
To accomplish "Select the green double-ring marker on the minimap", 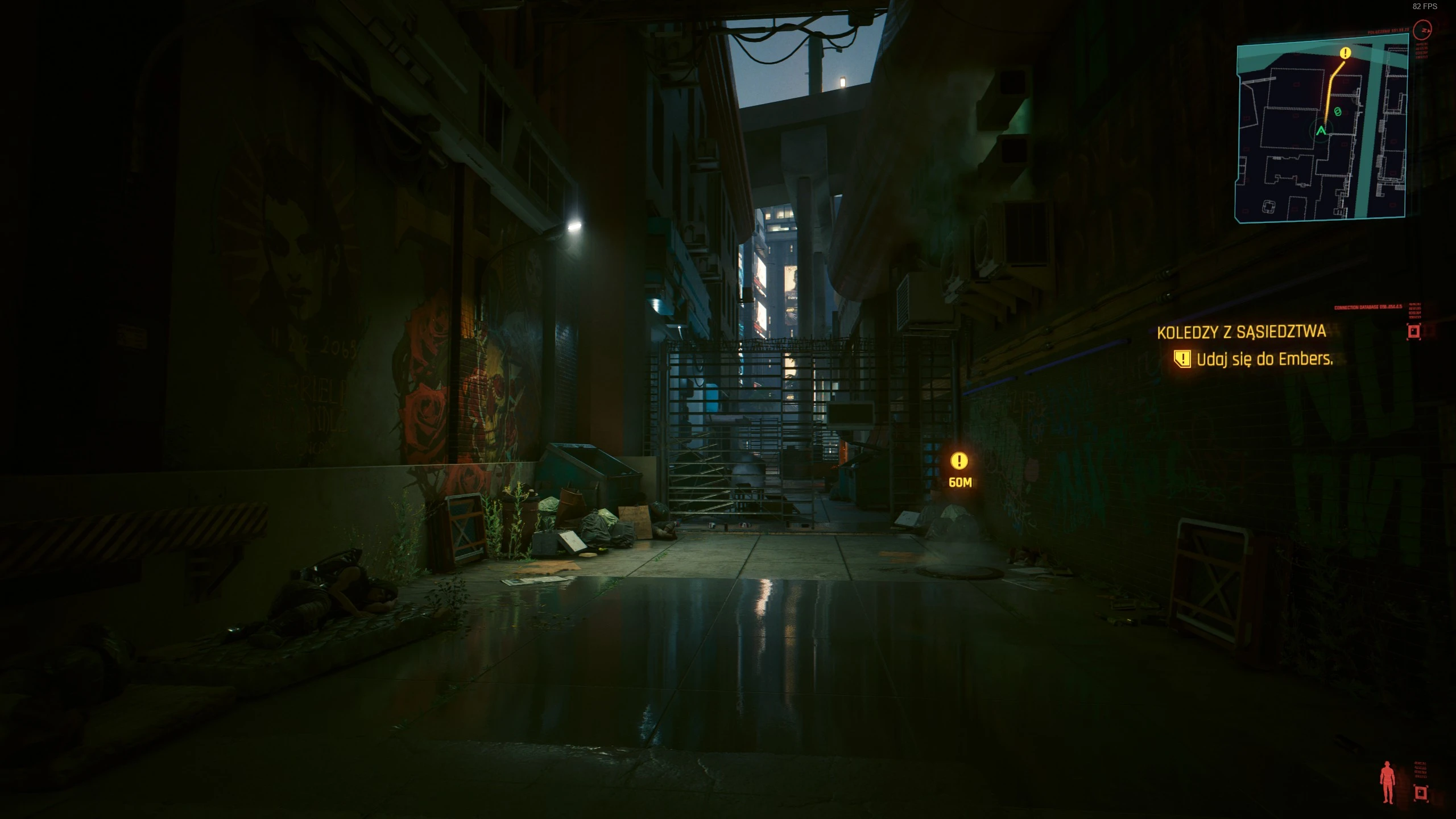I will click(1338, 112).
